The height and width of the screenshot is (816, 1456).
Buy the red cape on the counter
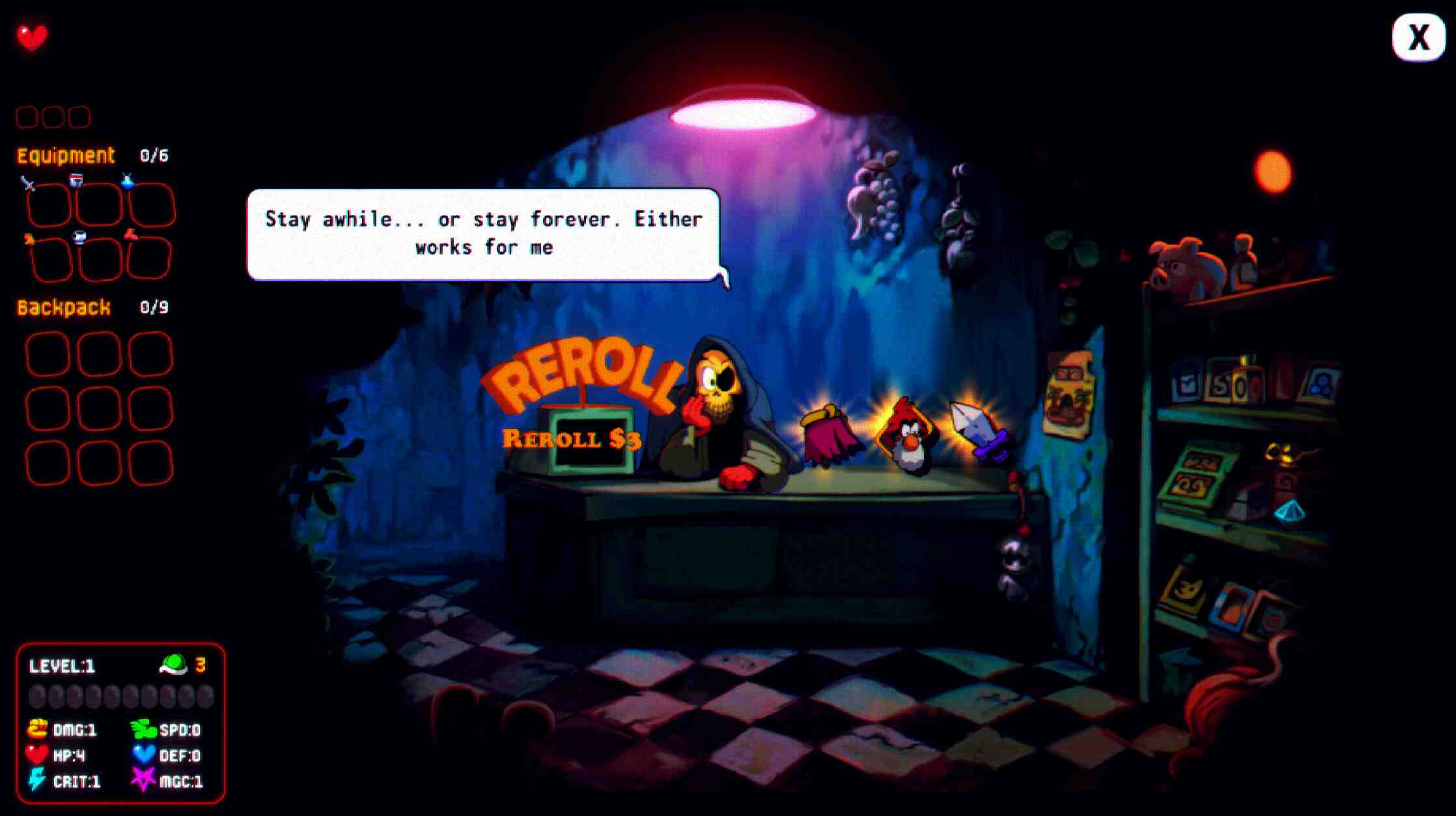[x=827, y=436]
